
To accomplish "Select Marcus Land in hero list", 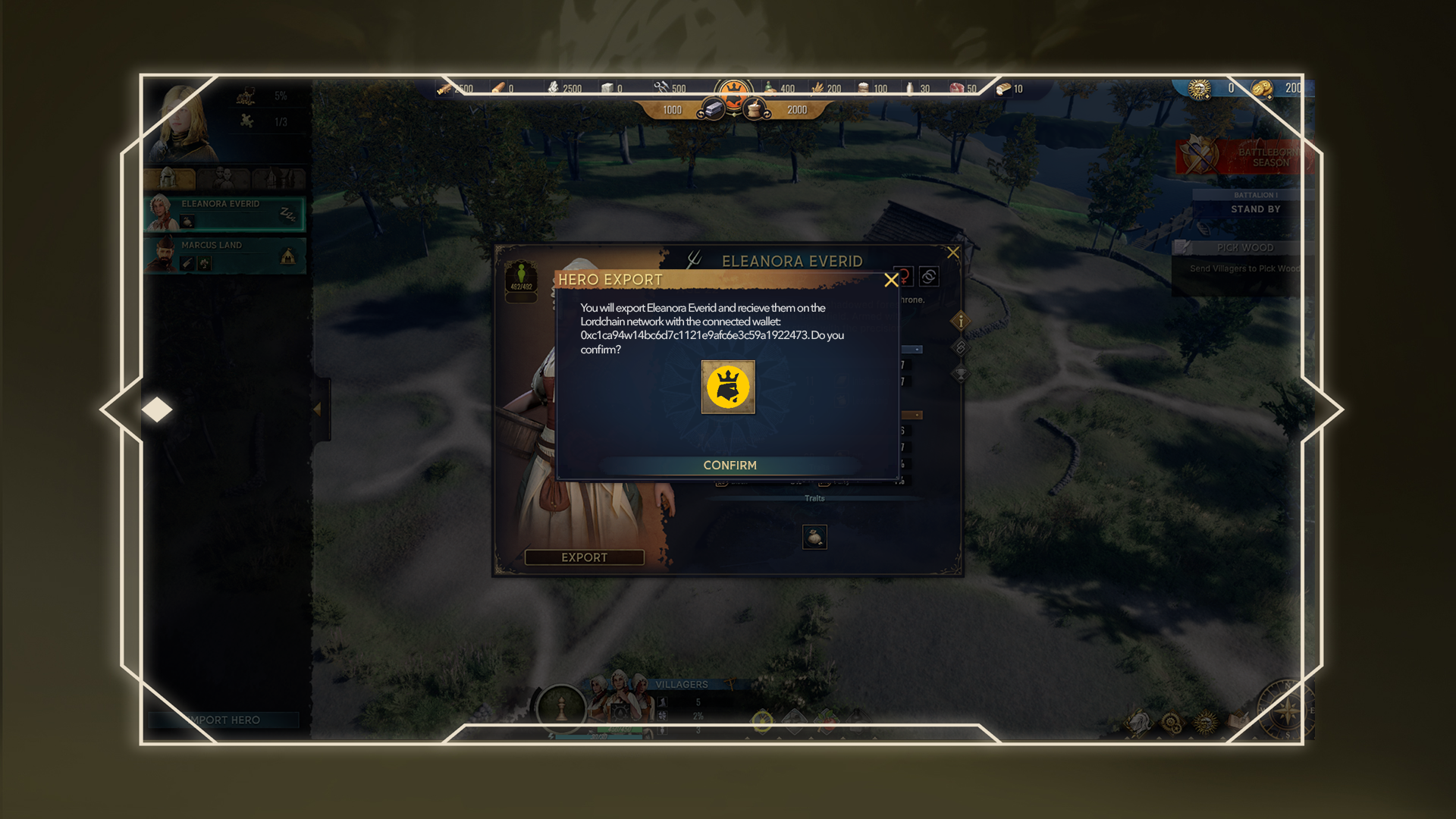I will [x=224, y=255].
